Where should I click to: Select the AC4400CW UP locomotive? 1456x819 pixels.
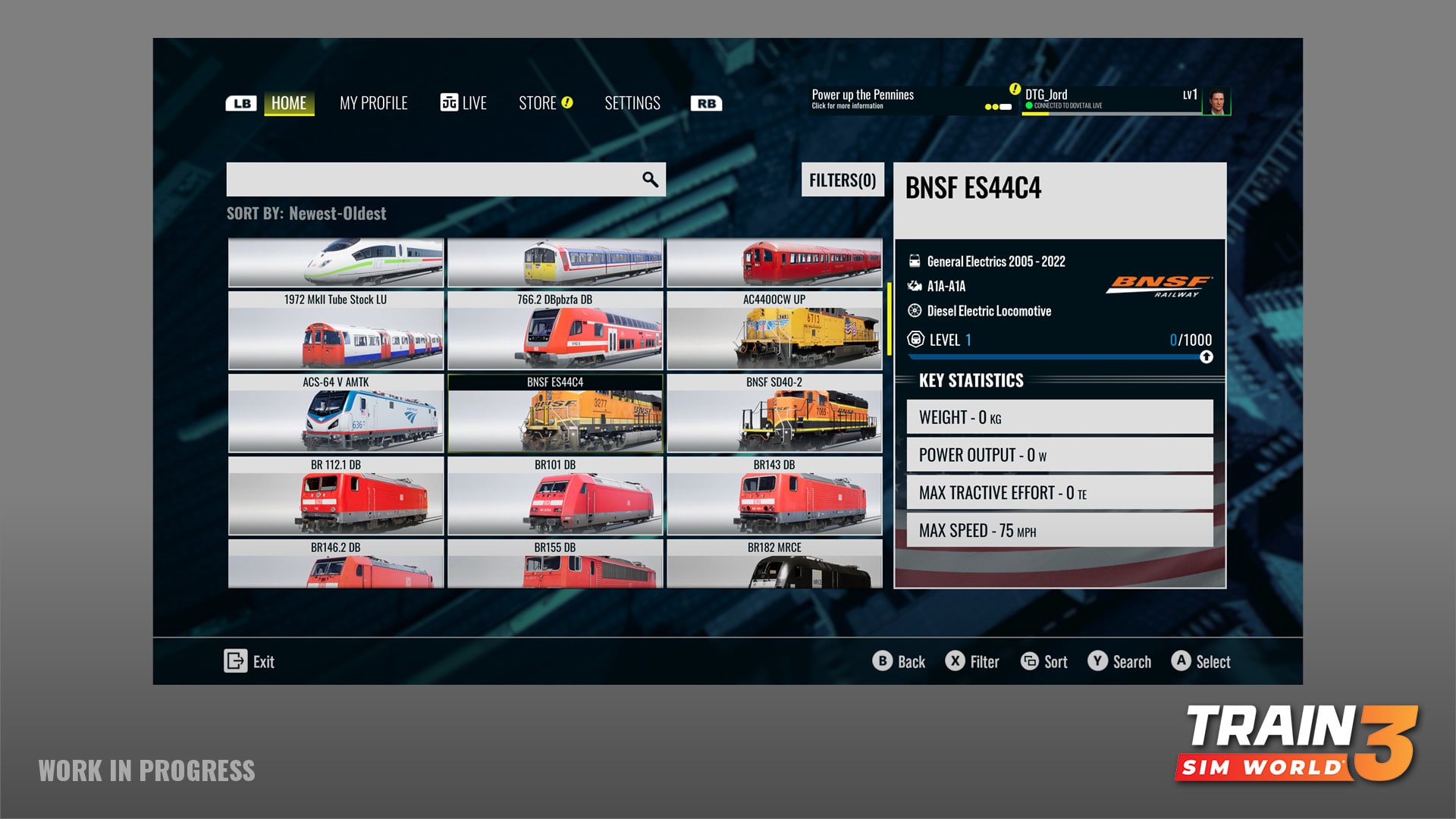774,331
